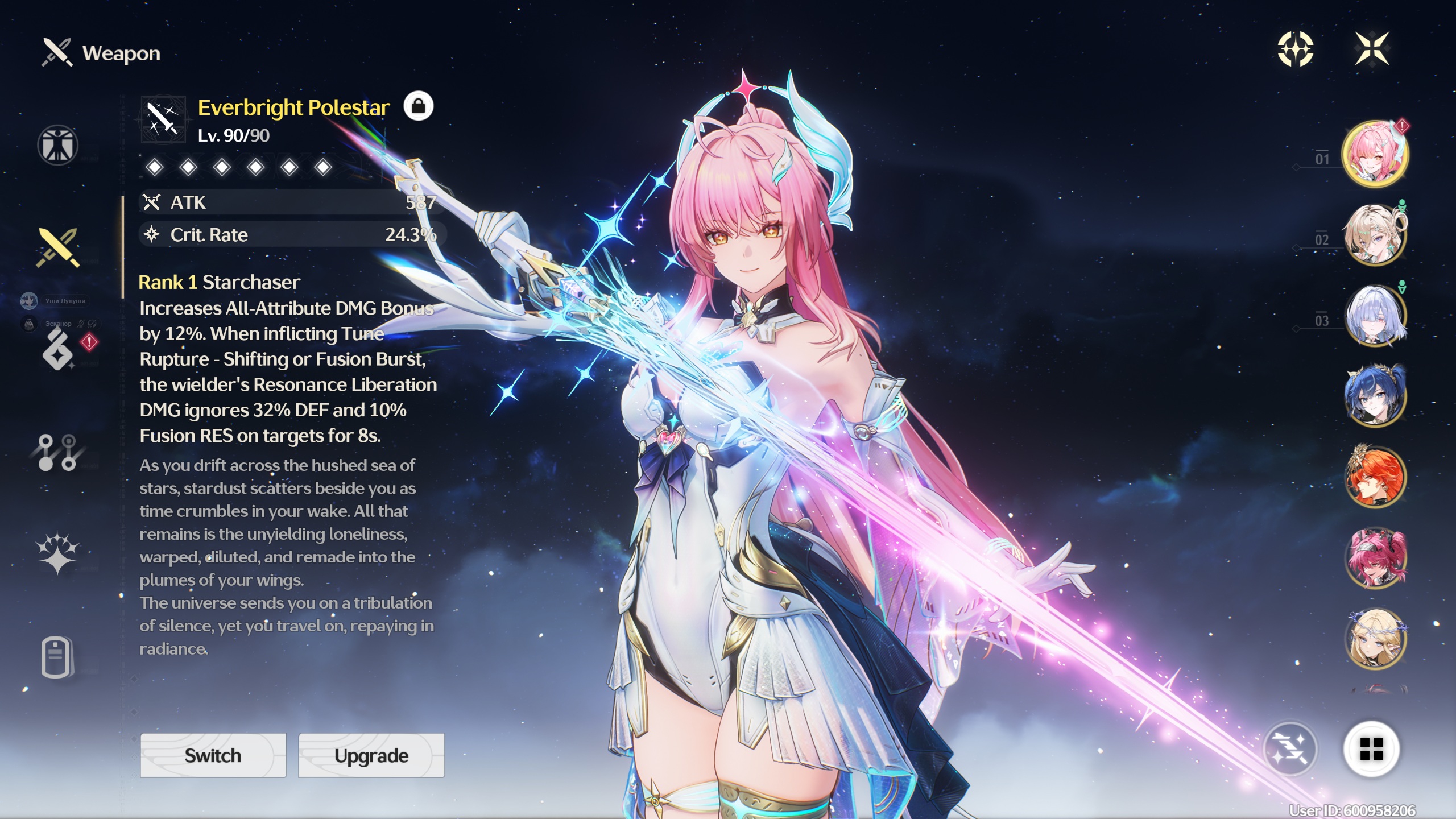
Task: Select the pink-haired character in slot 01
Action: (x=1375, y=154)
